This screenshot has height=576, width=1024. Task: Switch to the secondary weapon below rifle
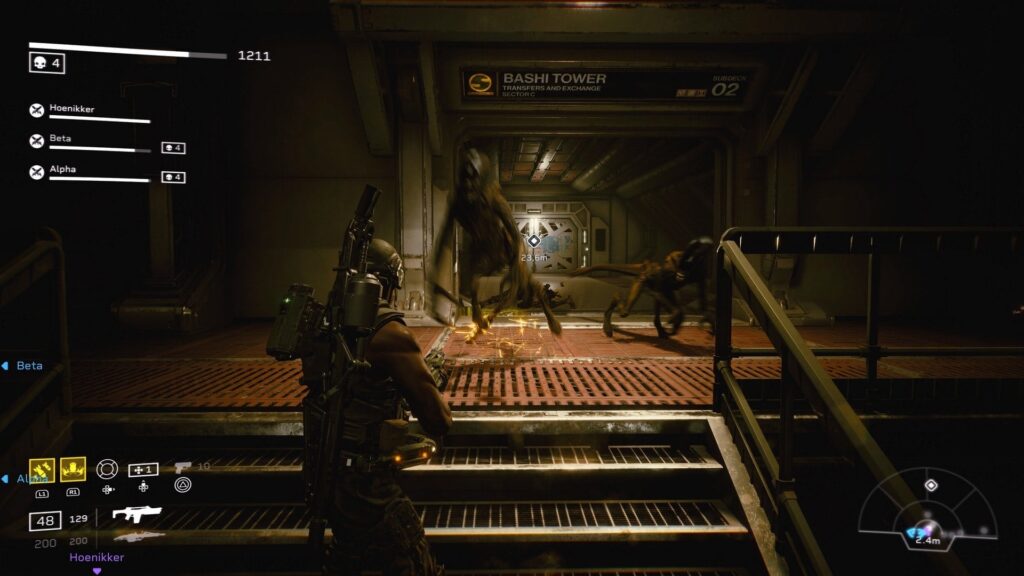pos(138,537)
